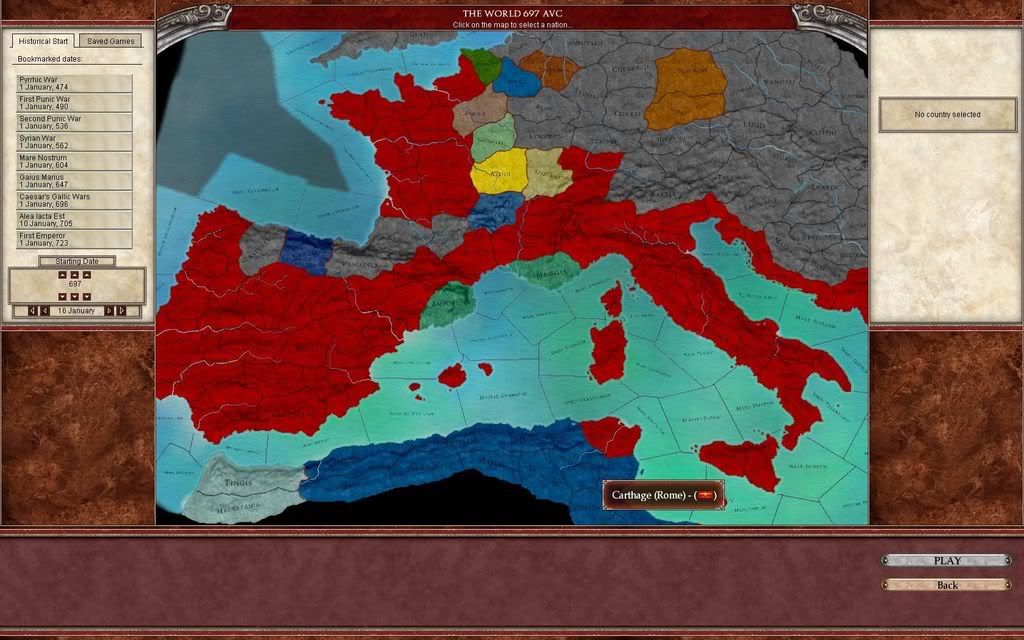Select Caesar's Gallic Wars bookmark

[x=74, y=200]
